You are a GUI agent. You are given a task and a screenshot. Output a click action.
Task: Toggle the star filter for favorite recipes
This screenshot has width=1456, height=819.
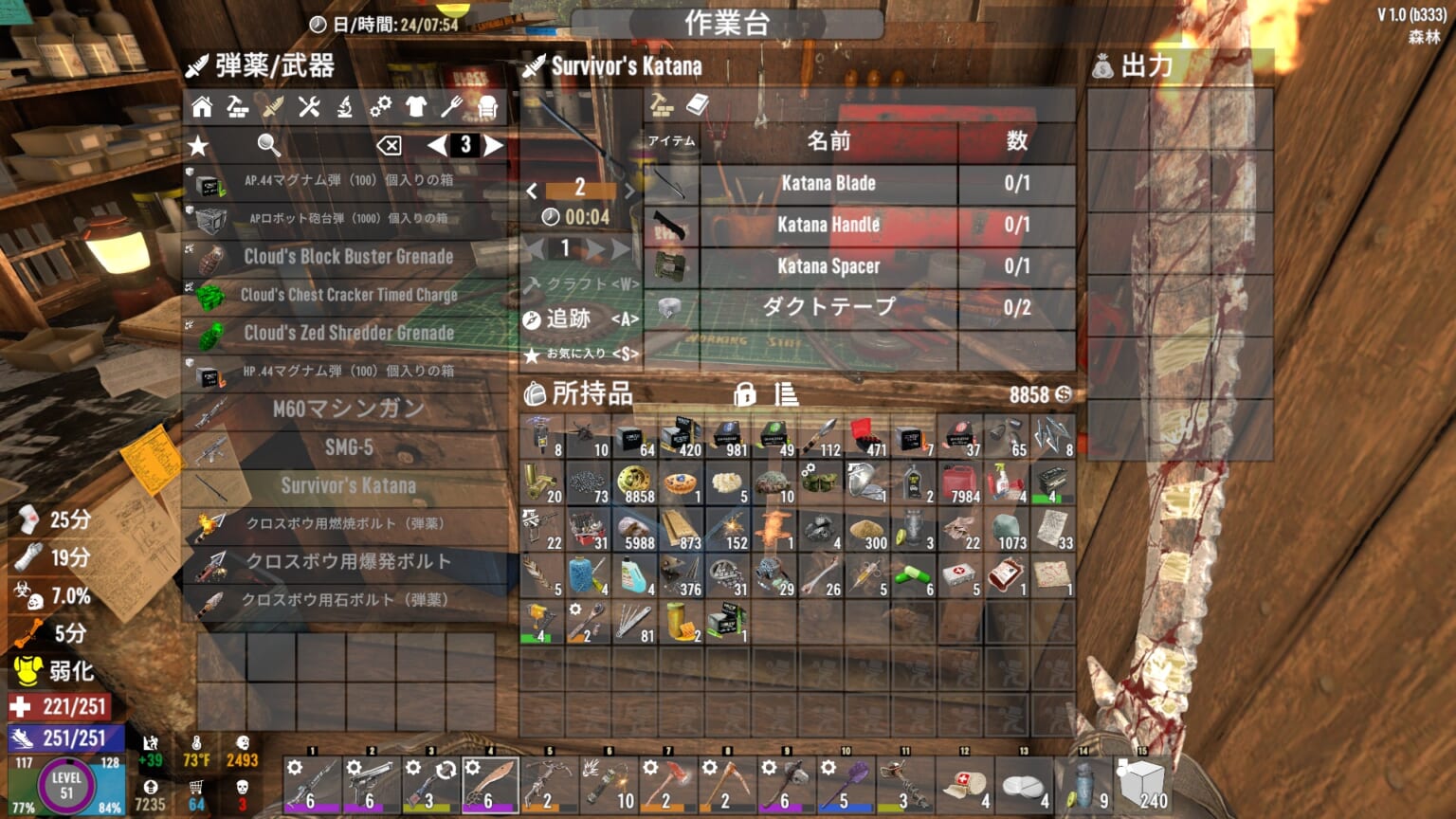(x=197, y=145)
